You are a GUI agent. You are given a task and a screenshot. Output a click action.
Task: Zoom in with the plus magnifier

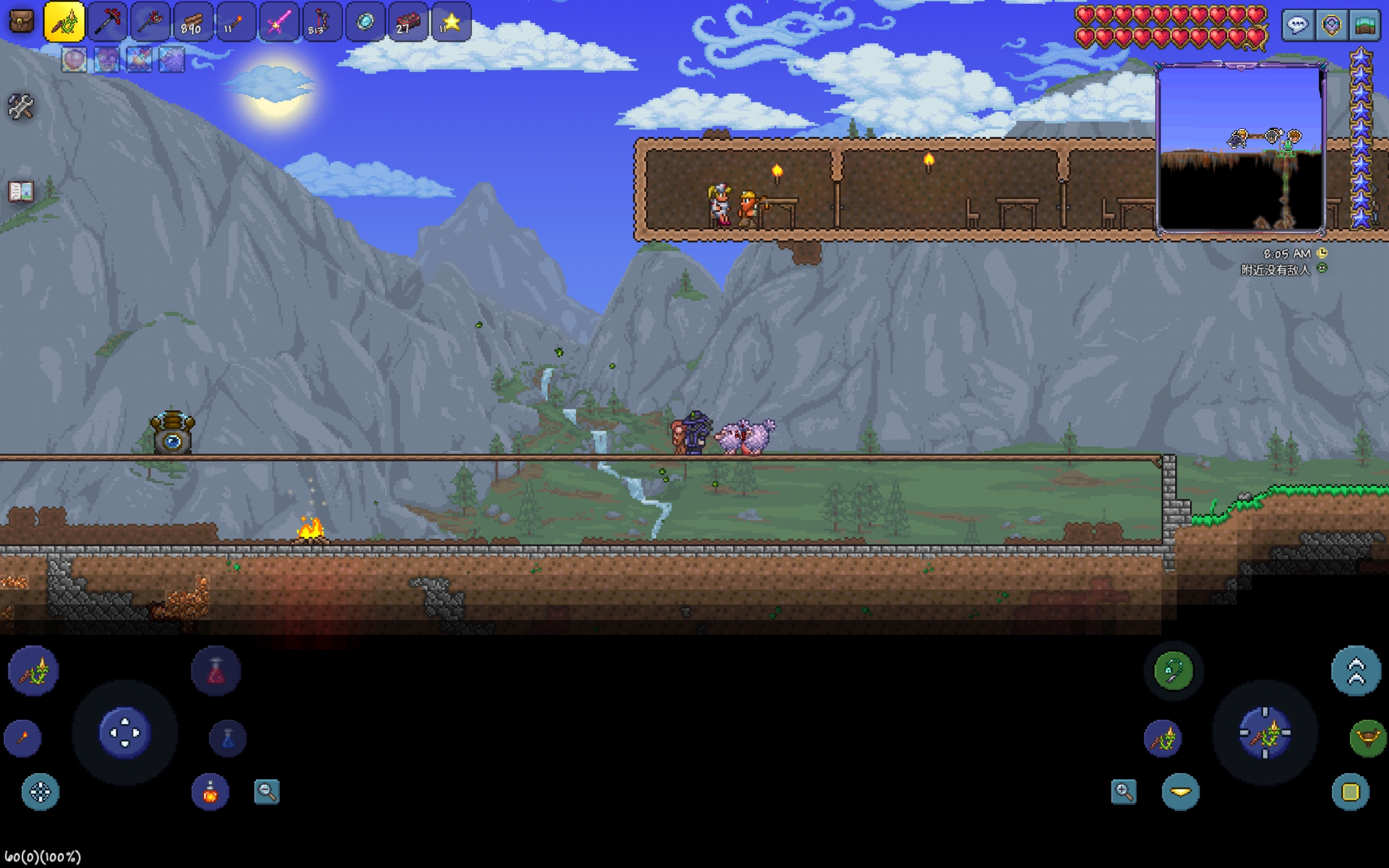point(1123,792)
